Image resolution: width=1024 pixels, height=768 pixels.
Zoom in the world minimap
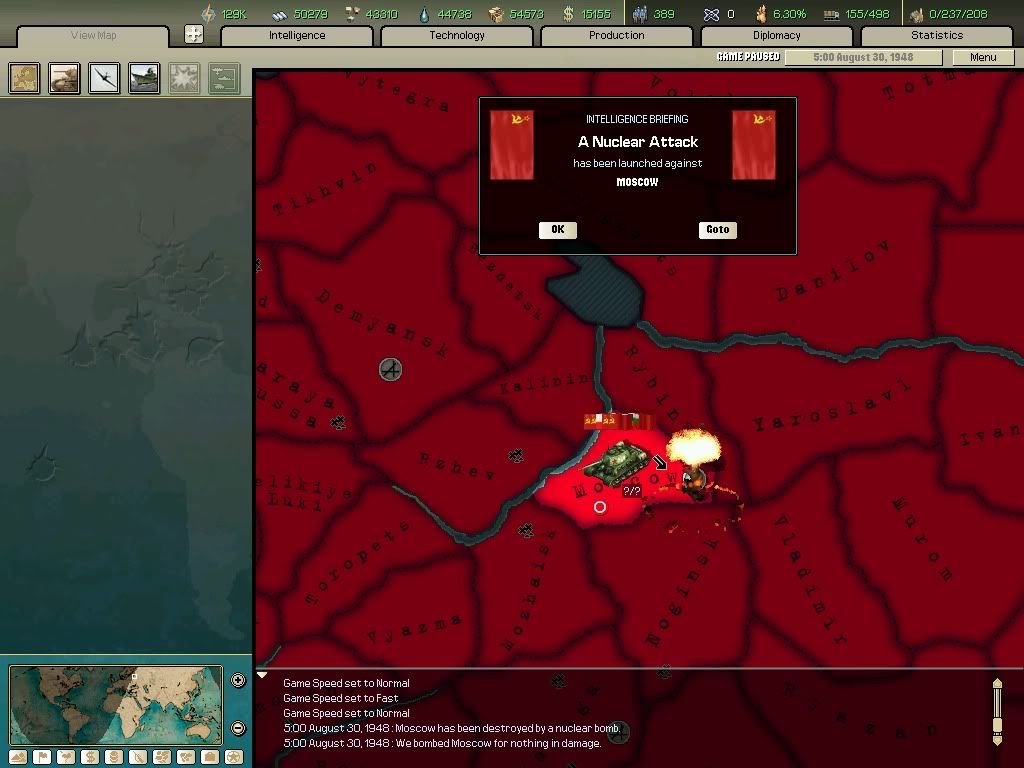pos(238,681)
